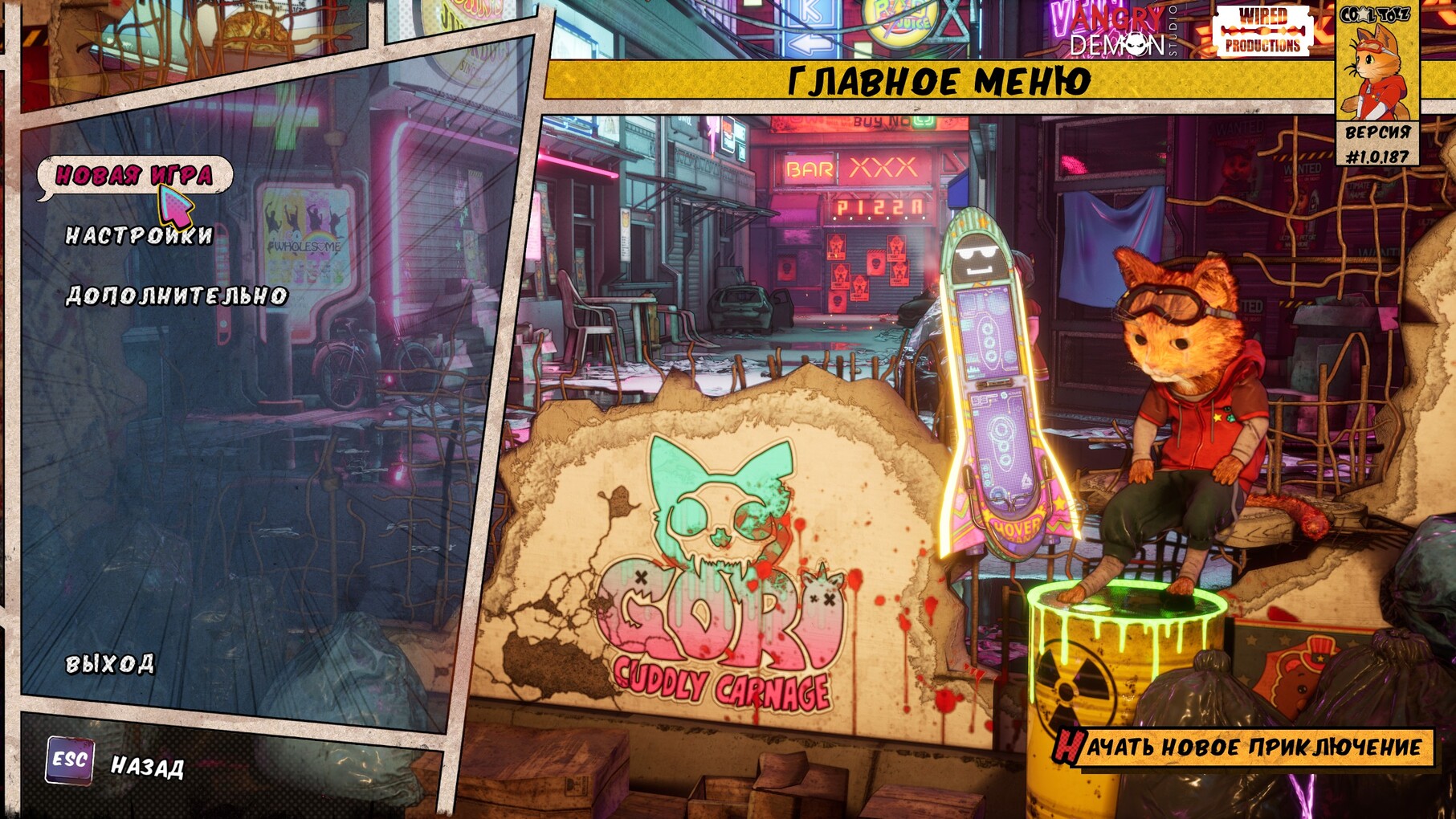Open the "Настройки" settings menu
This screenshot has width=1456, height=819.
139,235
